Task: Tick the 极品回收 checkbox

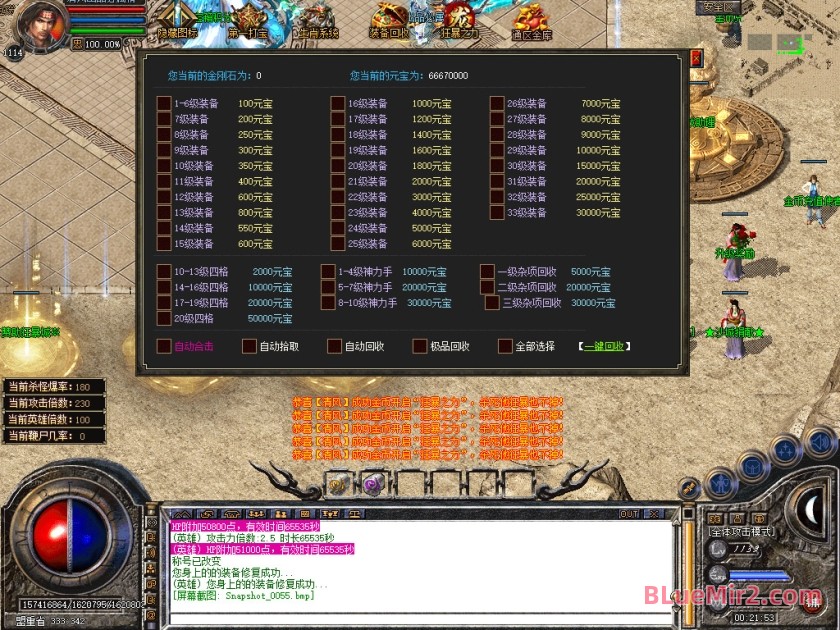Action: point(420,346)
